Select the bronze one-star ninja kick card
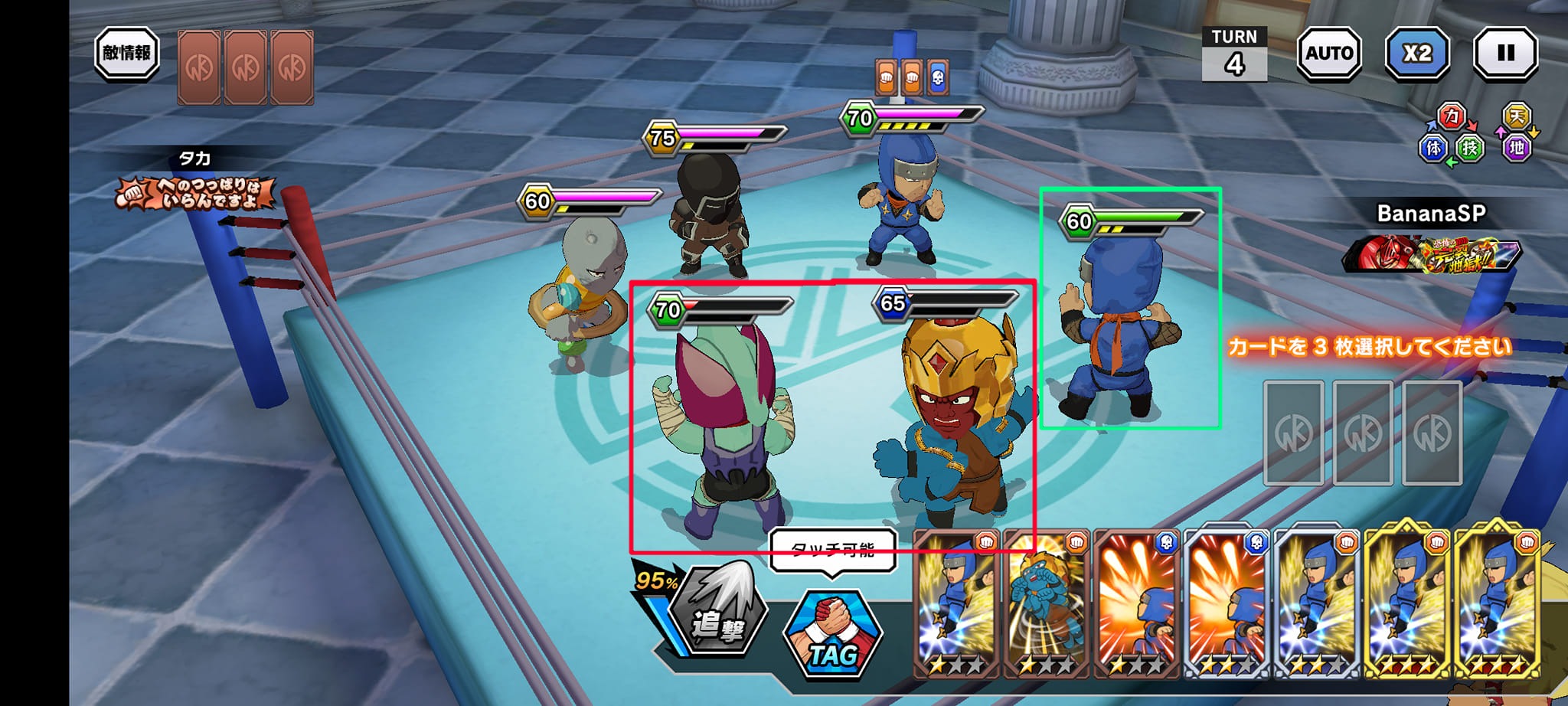Screen dimensions: 1568x706 tap(956, 605)
